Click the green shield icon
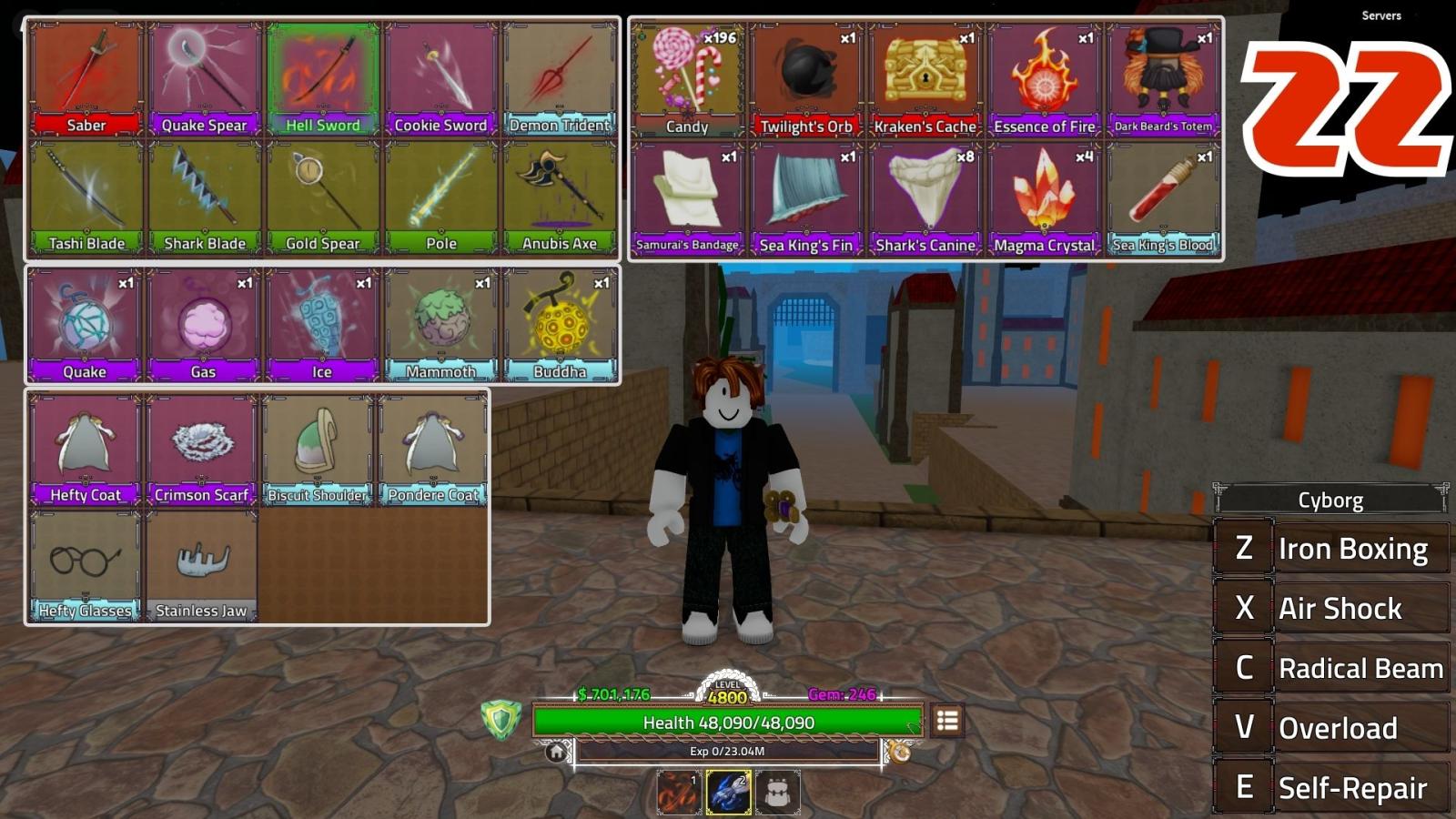 [500, 721]
